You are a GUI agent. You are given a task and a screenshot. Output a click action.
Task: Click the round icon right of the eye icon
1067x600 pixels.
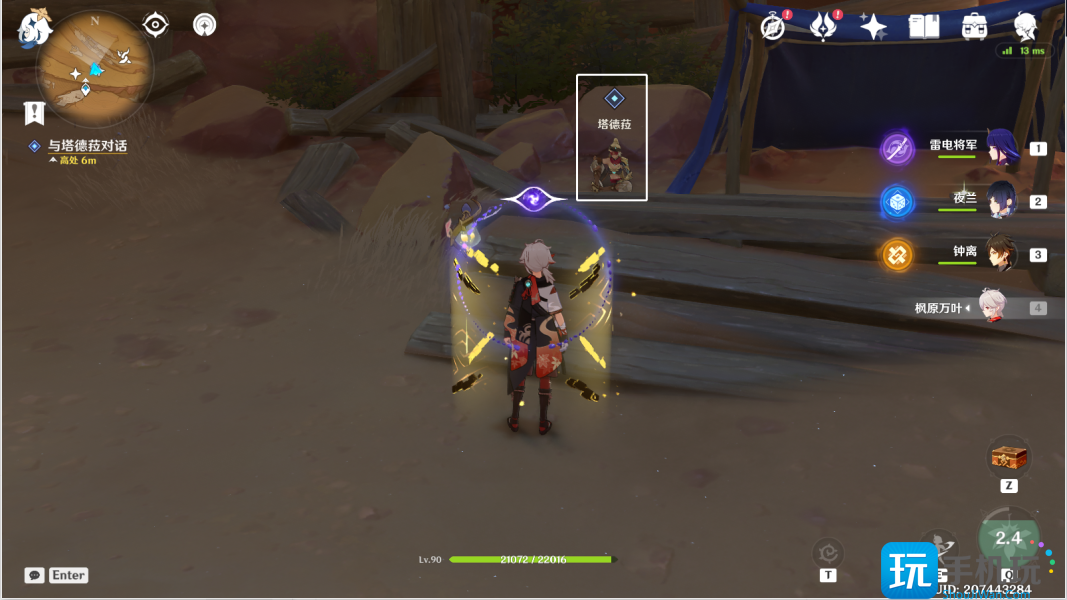(205, 24)
